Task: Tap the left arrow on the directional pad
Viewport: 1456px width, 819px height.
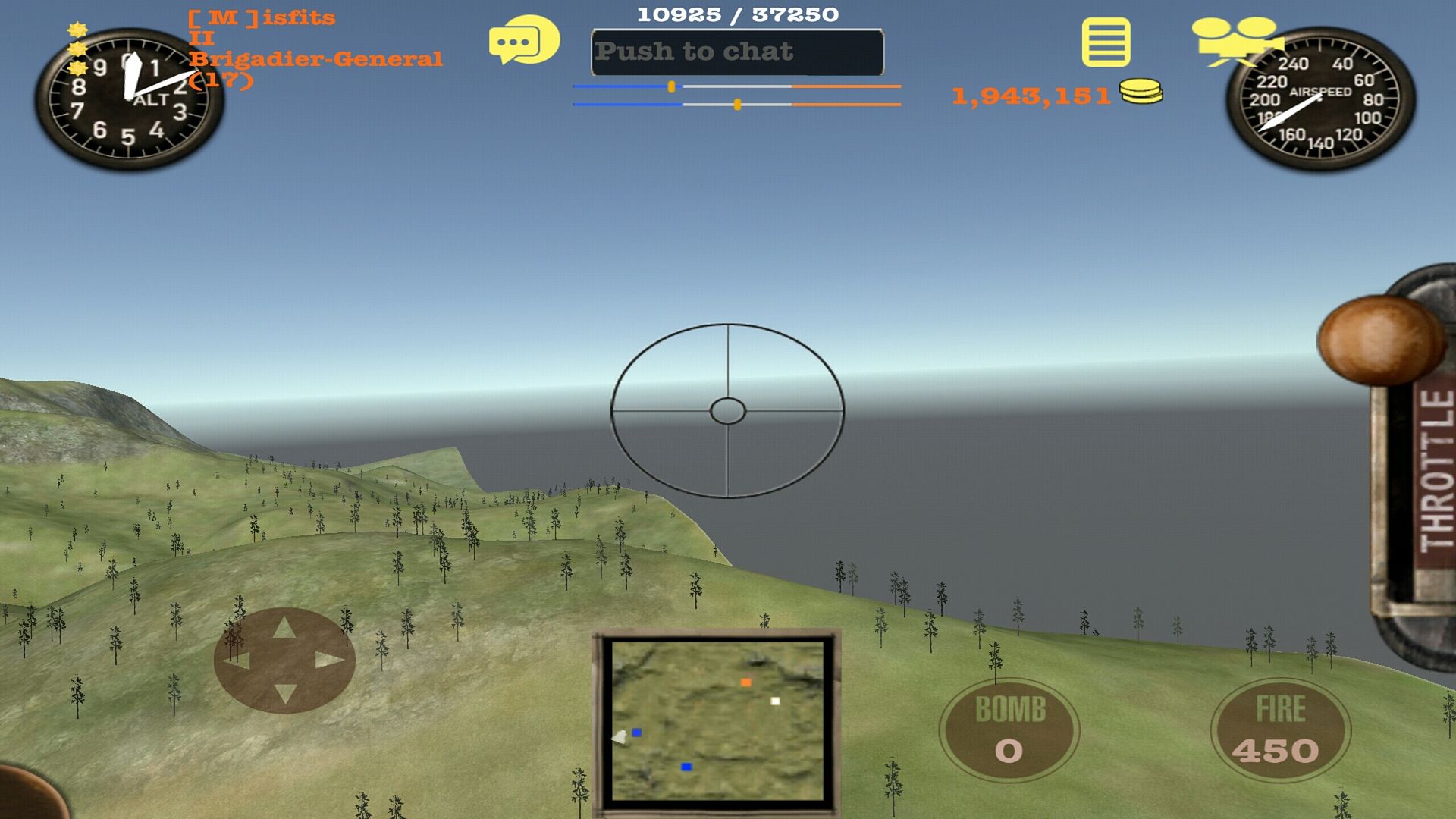Action: pyautogui.click(x=238, y=661)
